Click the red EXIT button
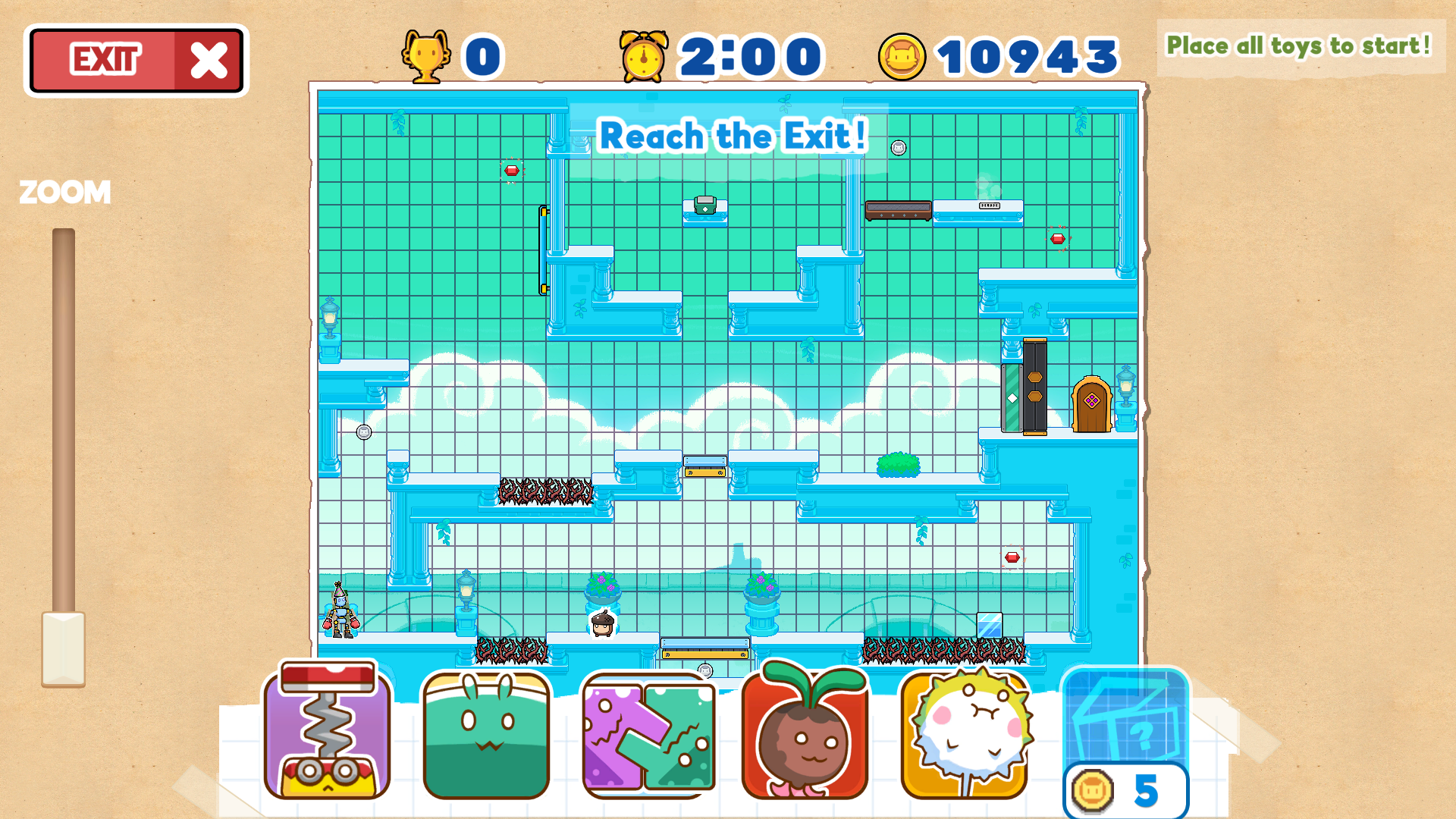 pyautogui.click(x=136, y=61)
